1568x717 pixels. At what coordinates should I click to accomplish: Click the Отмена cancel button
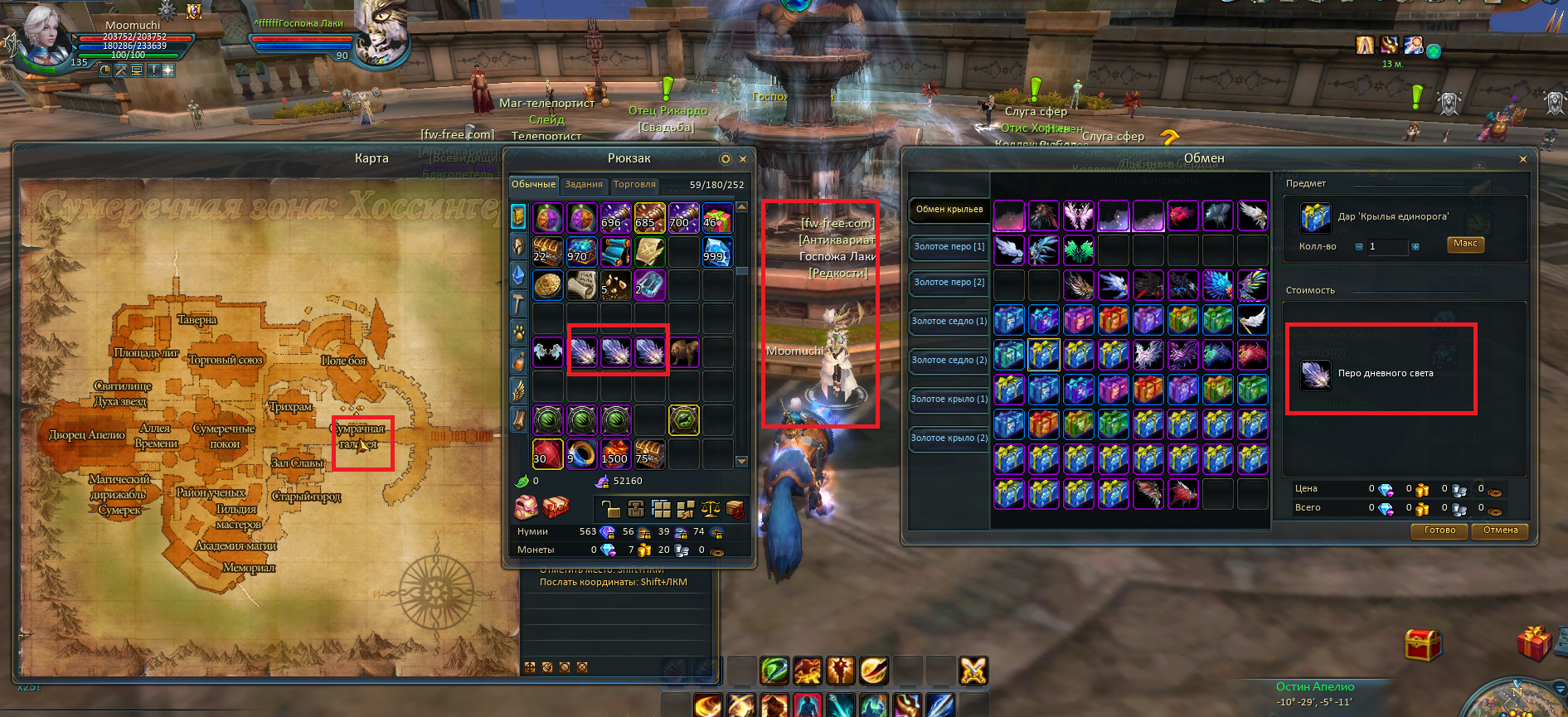tap(1500, 530)
